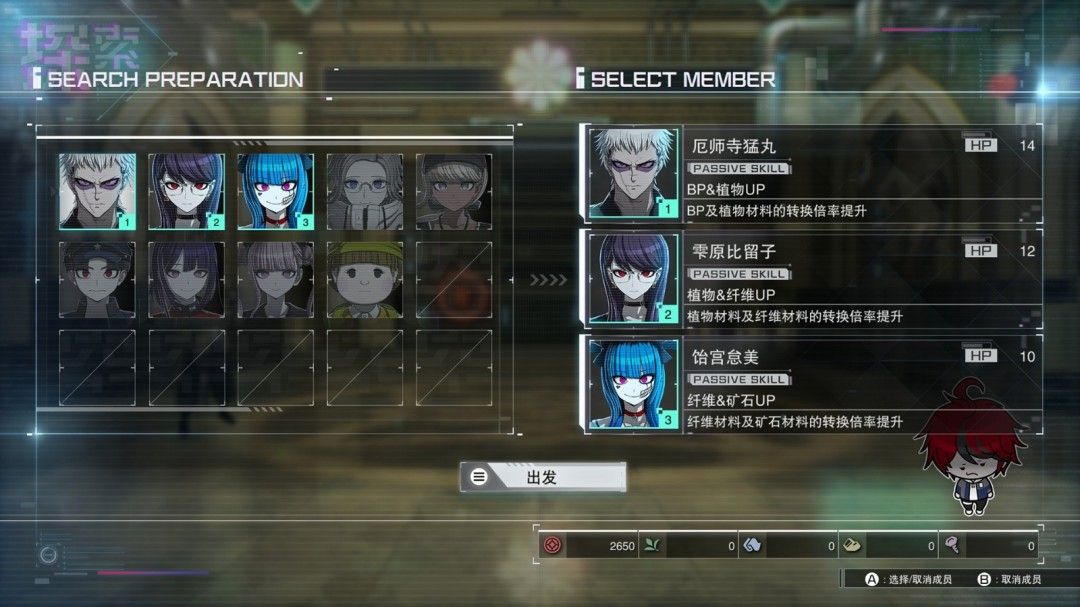
Task: Deselect the white-haired member numbered 1 in the grid
Action: (x=97, y=191)
